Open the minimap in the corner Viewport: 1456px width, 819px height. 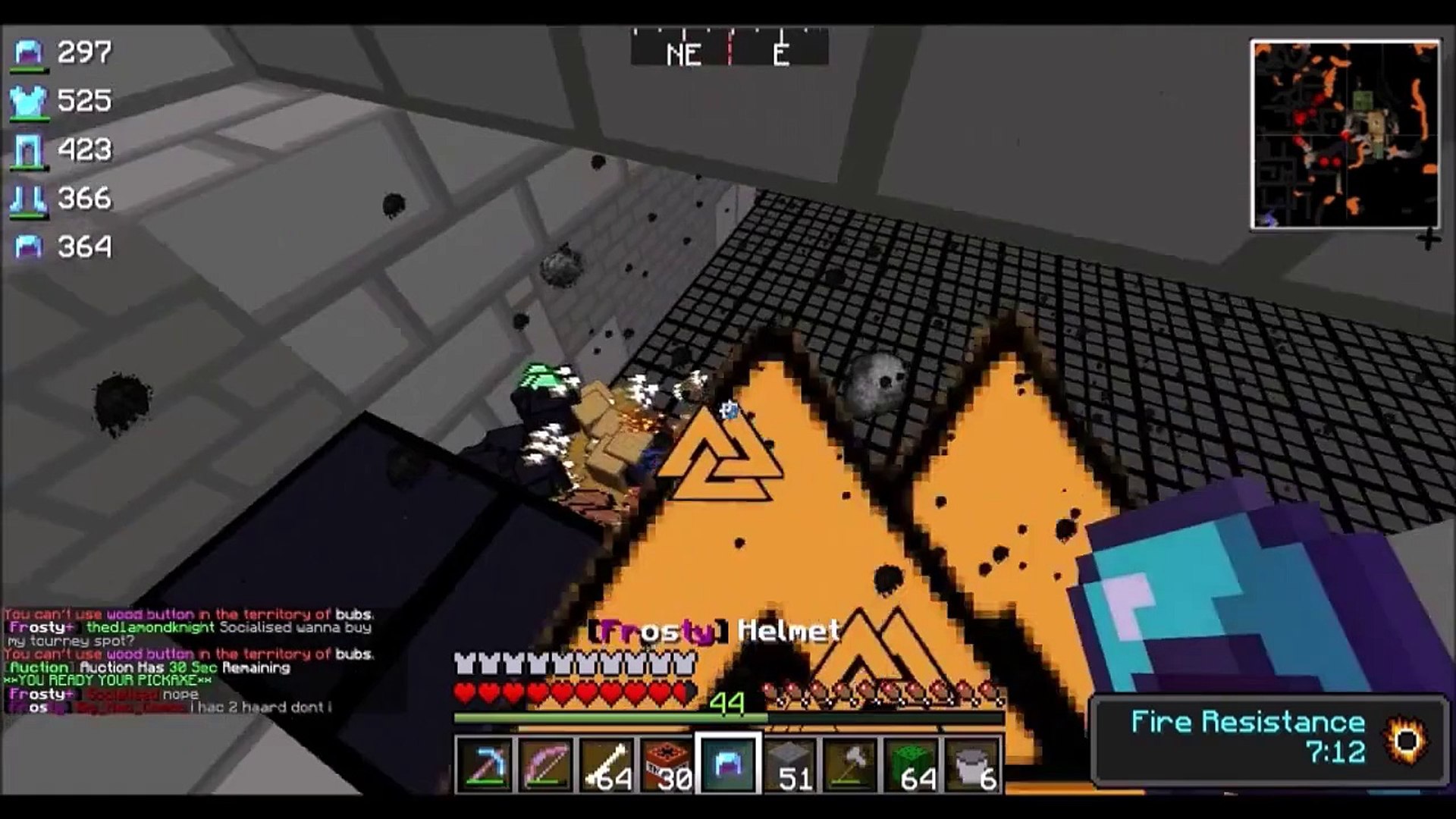(x=1345, y=135)
